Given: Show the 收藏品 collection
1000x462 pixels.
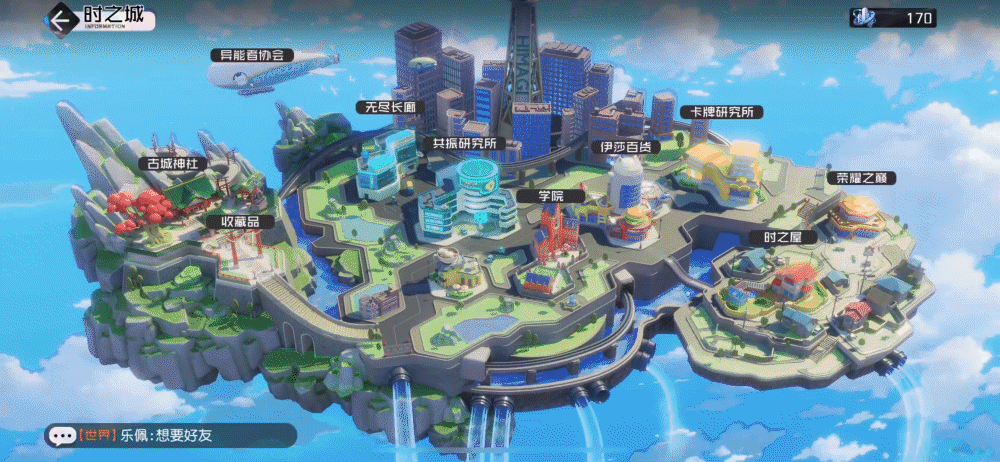Looking at the screenshot, I should (x=239, y=220).
